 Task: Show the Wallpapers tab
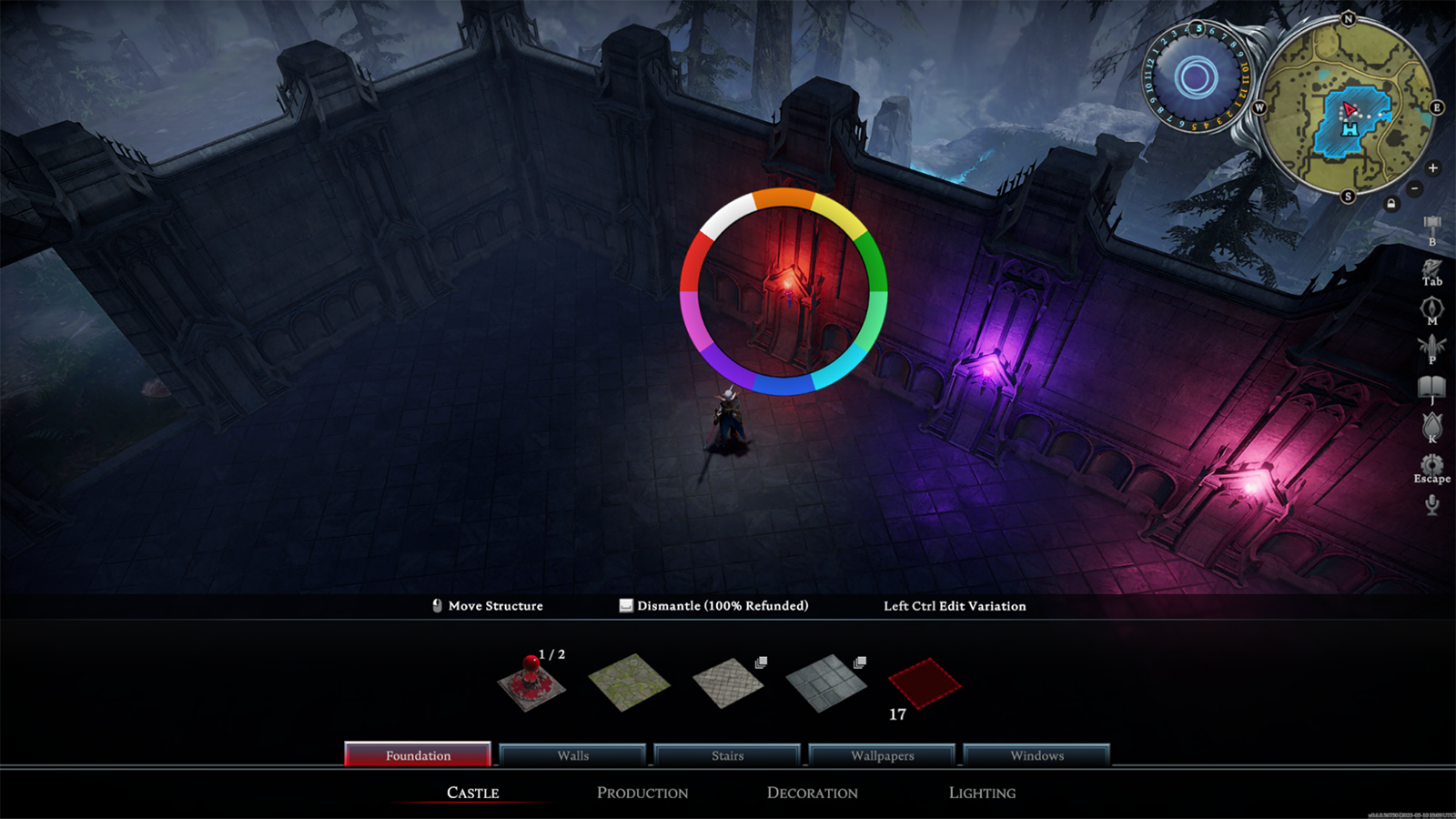click(x=882, y=755)
